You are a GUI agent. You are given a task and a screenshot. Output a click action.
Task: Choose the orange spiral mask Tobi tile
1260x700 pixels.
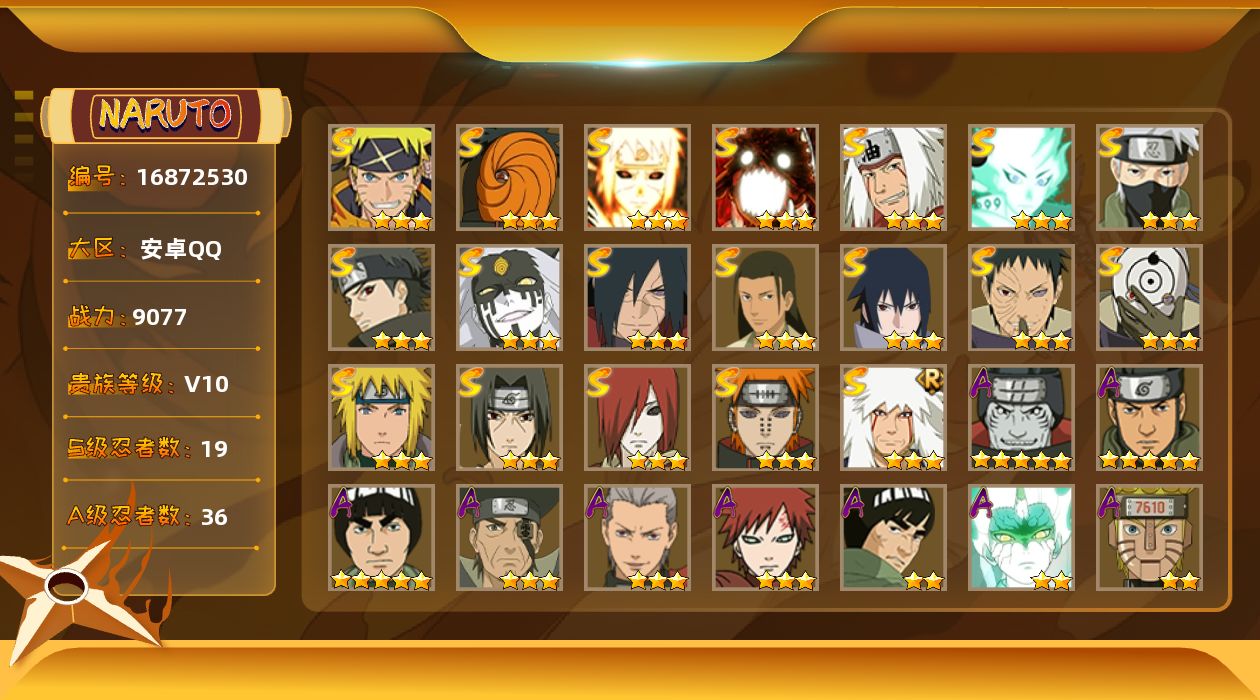(509, 177)
